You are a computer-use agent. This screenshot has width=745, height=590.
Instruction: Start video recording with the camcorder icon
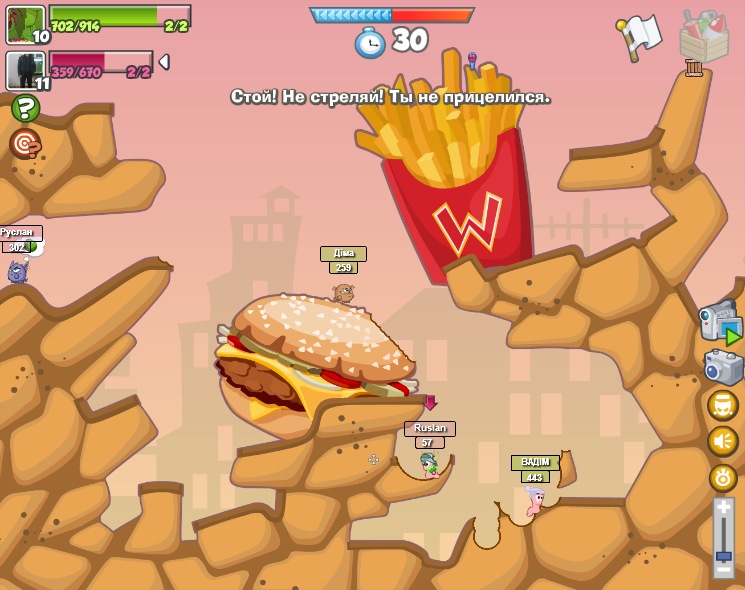(x=720, y=322)
